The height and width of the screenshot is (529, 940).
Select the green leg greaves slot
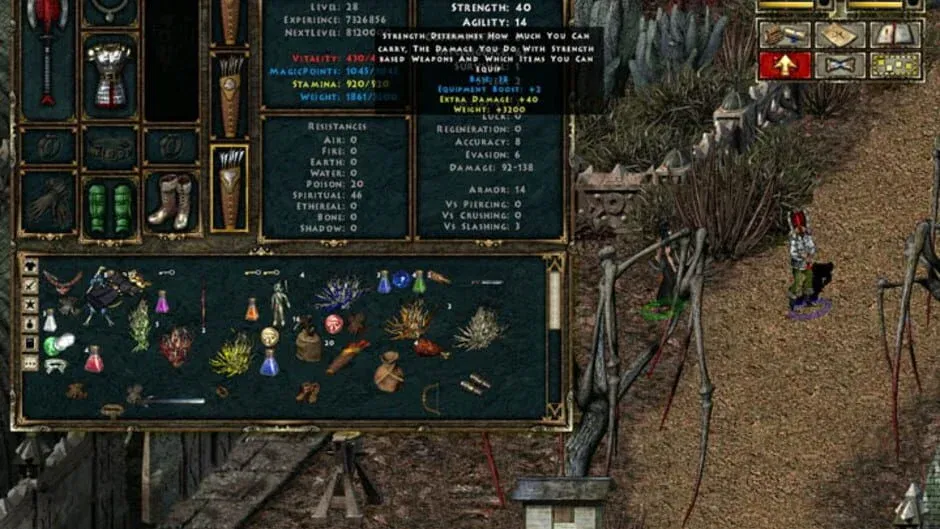tap(109, 205)
